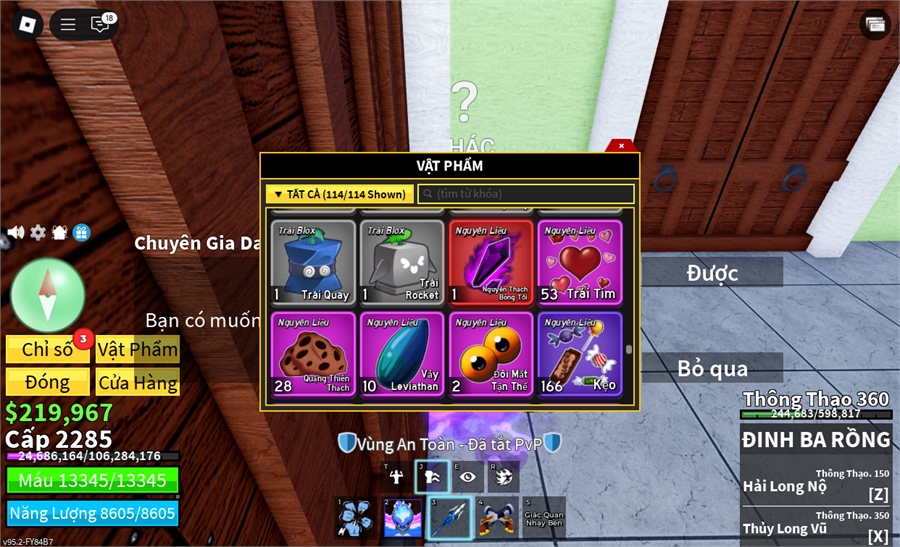
Task: Click the Cửa Hàng shop button
Action: 137,382
